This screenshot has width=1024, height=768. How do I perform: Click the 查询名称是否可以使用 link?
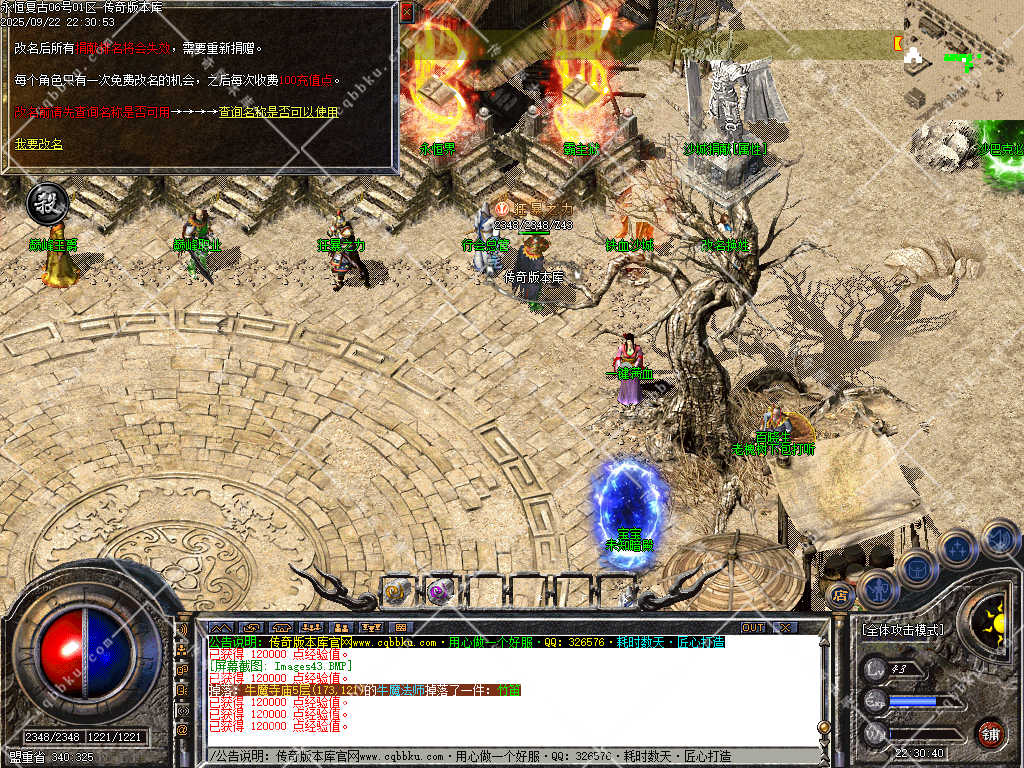point(279,113)
